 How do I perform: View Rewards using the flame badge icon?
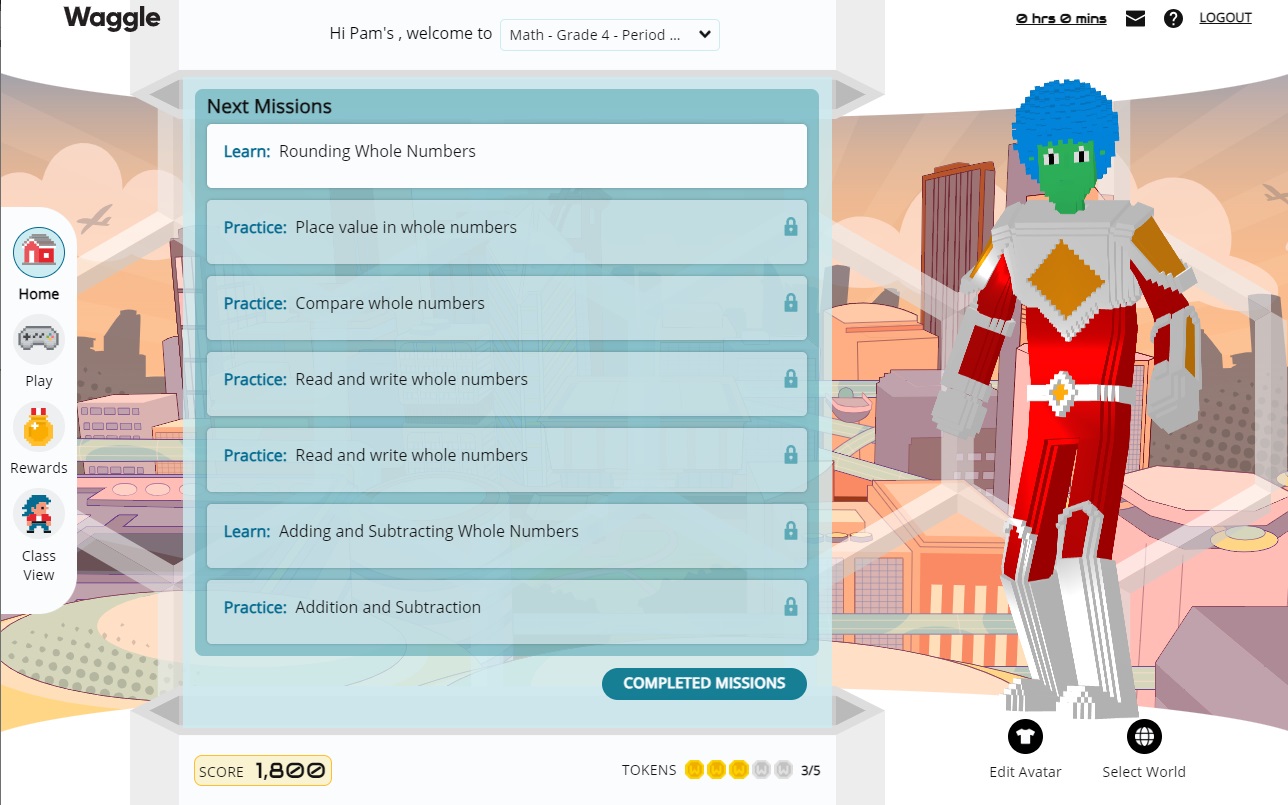pos(38,426)
